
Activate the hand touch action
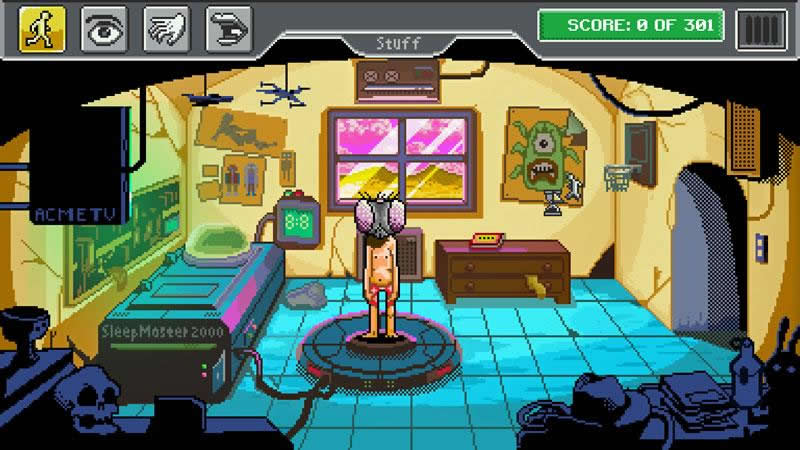pyautogui.click(x=166, y=28)
